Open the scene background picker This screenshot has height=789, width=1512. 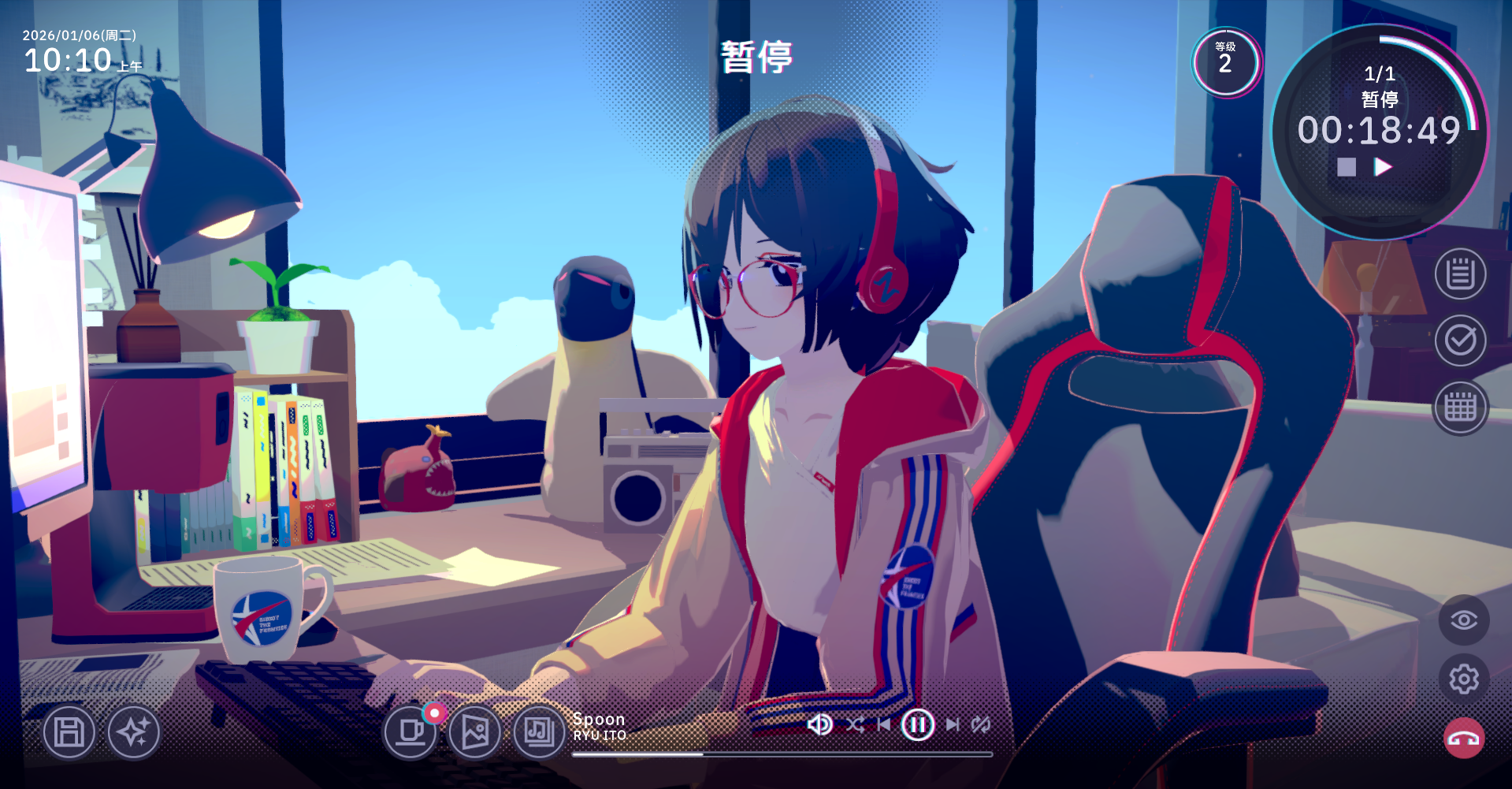(x=474, y=733)
